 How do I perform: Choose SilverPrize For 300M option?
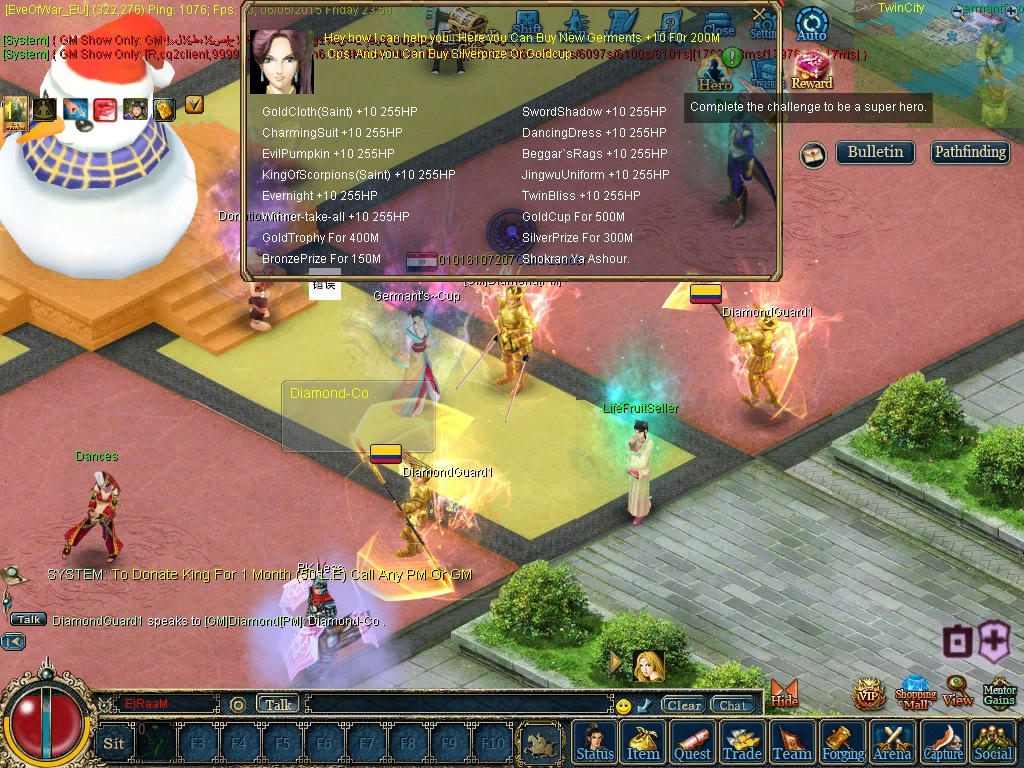(577, 238)
